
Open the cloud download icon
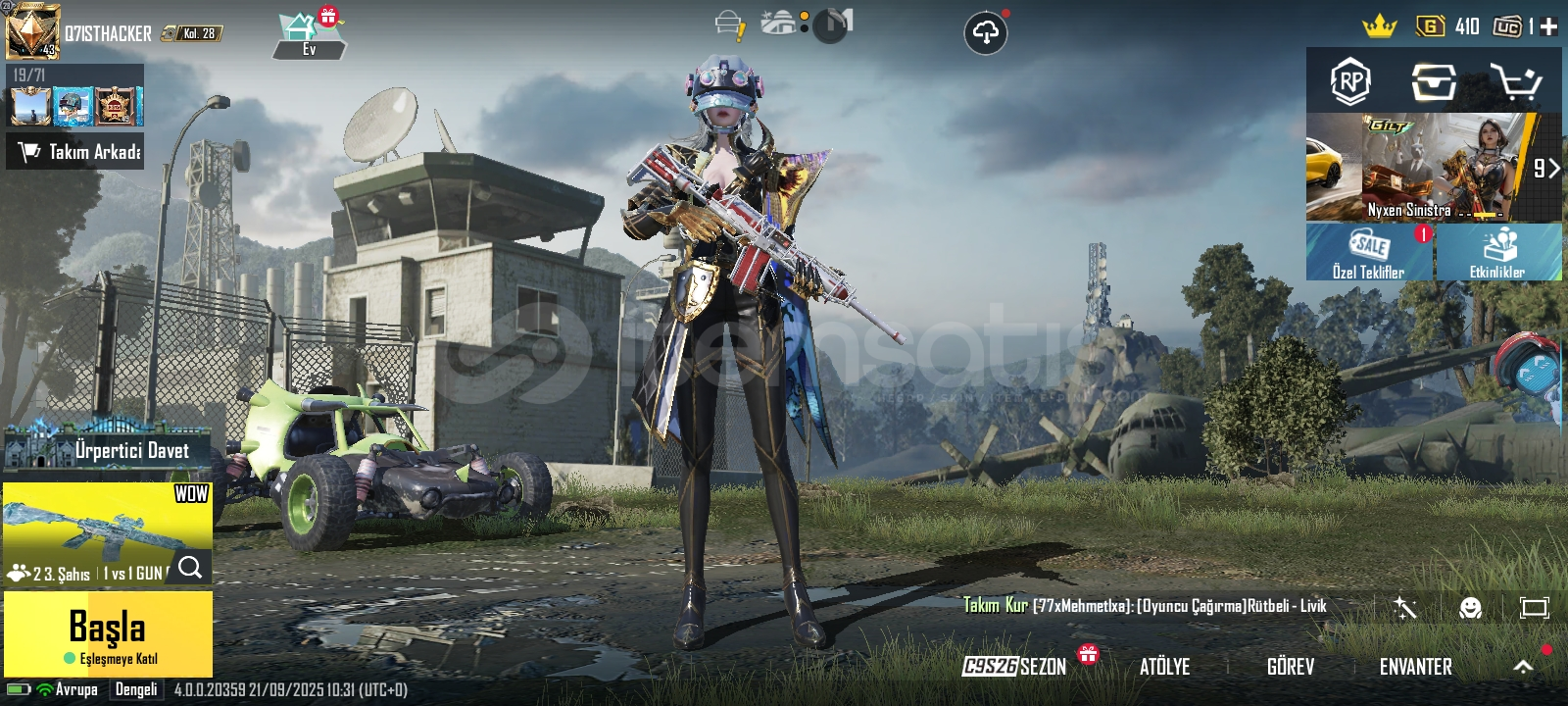985,33
